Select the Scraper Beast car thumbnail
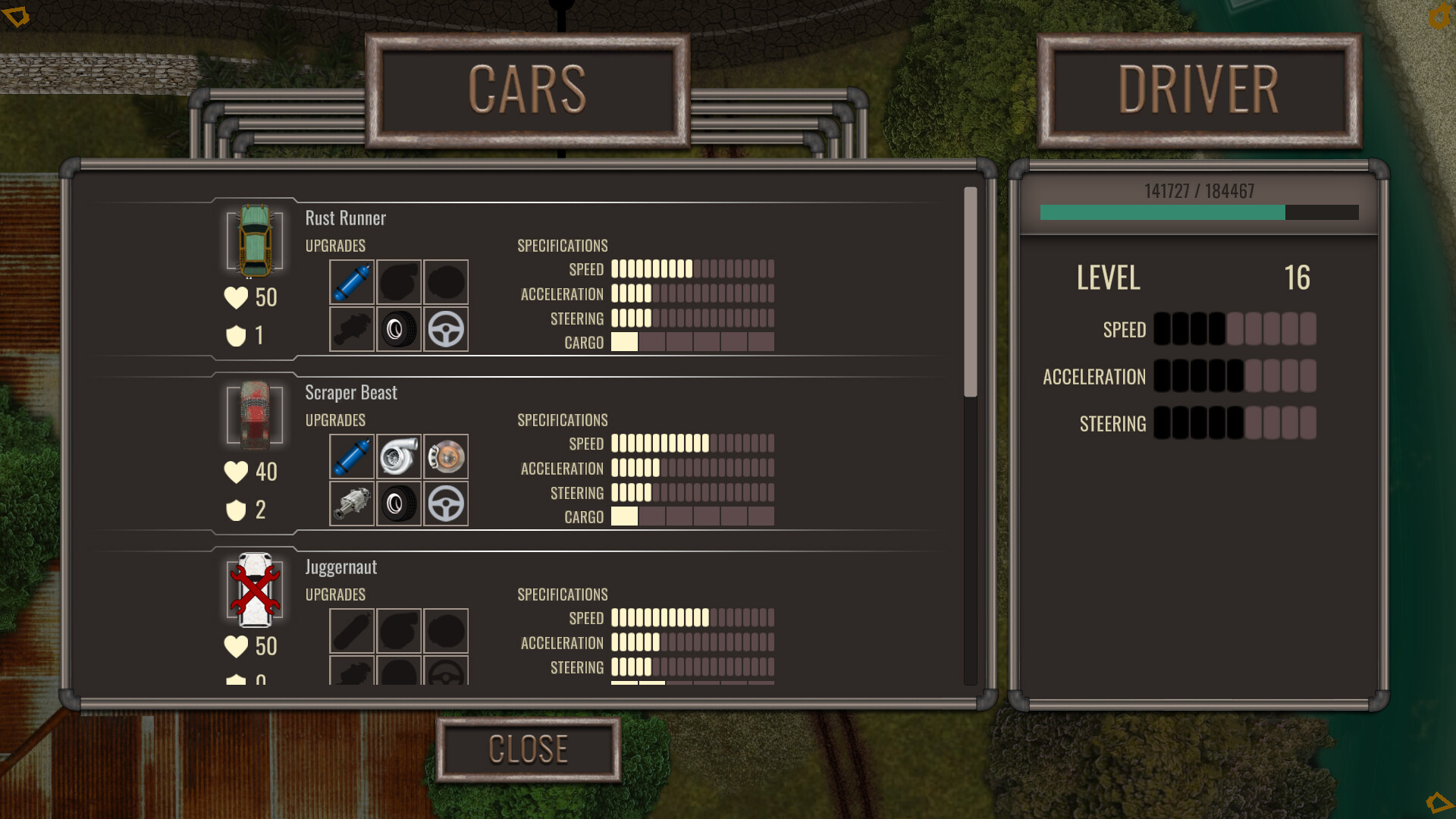 (x=254, y=416)
